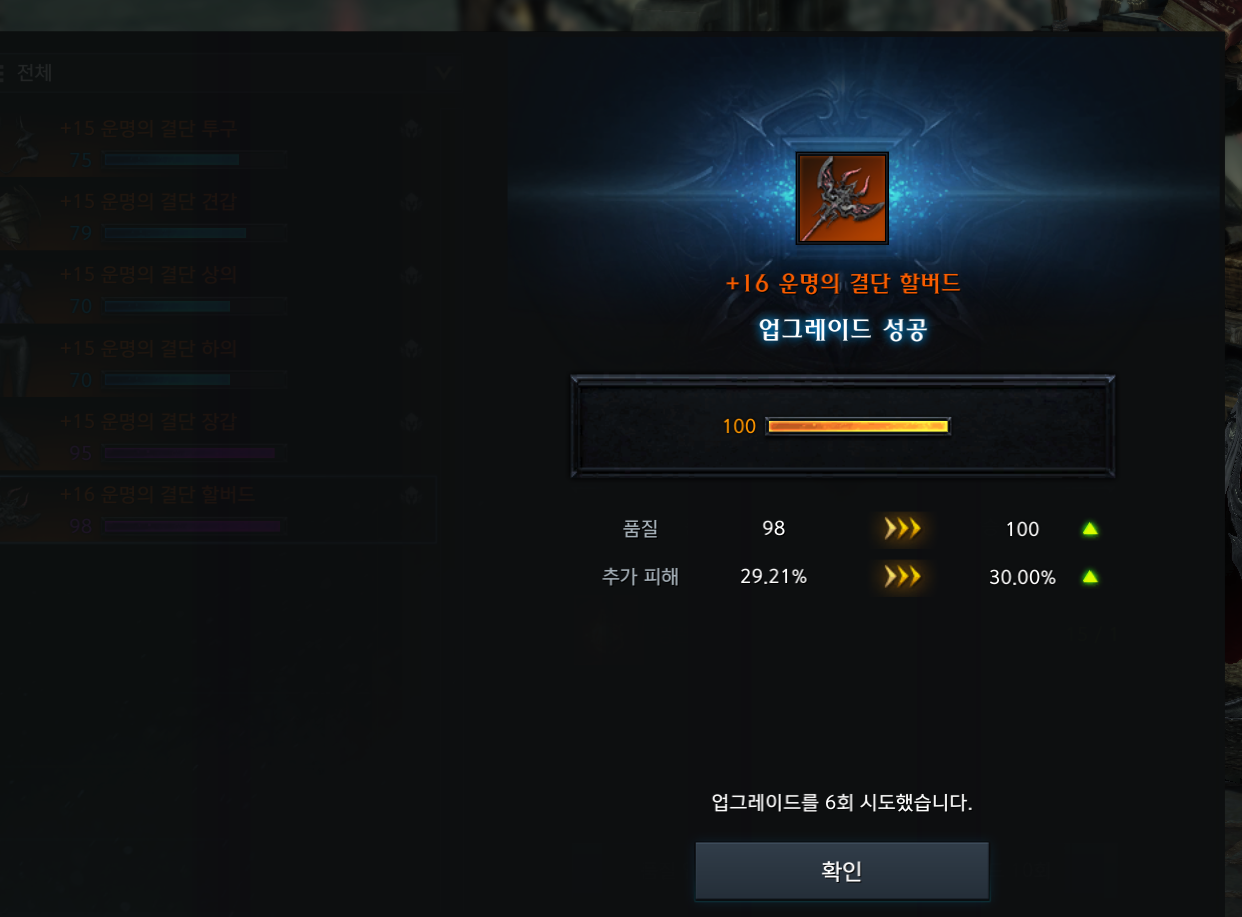Click the upgraded halberd item icon
Screen dimensions: 1242x917
pos(842,198)
